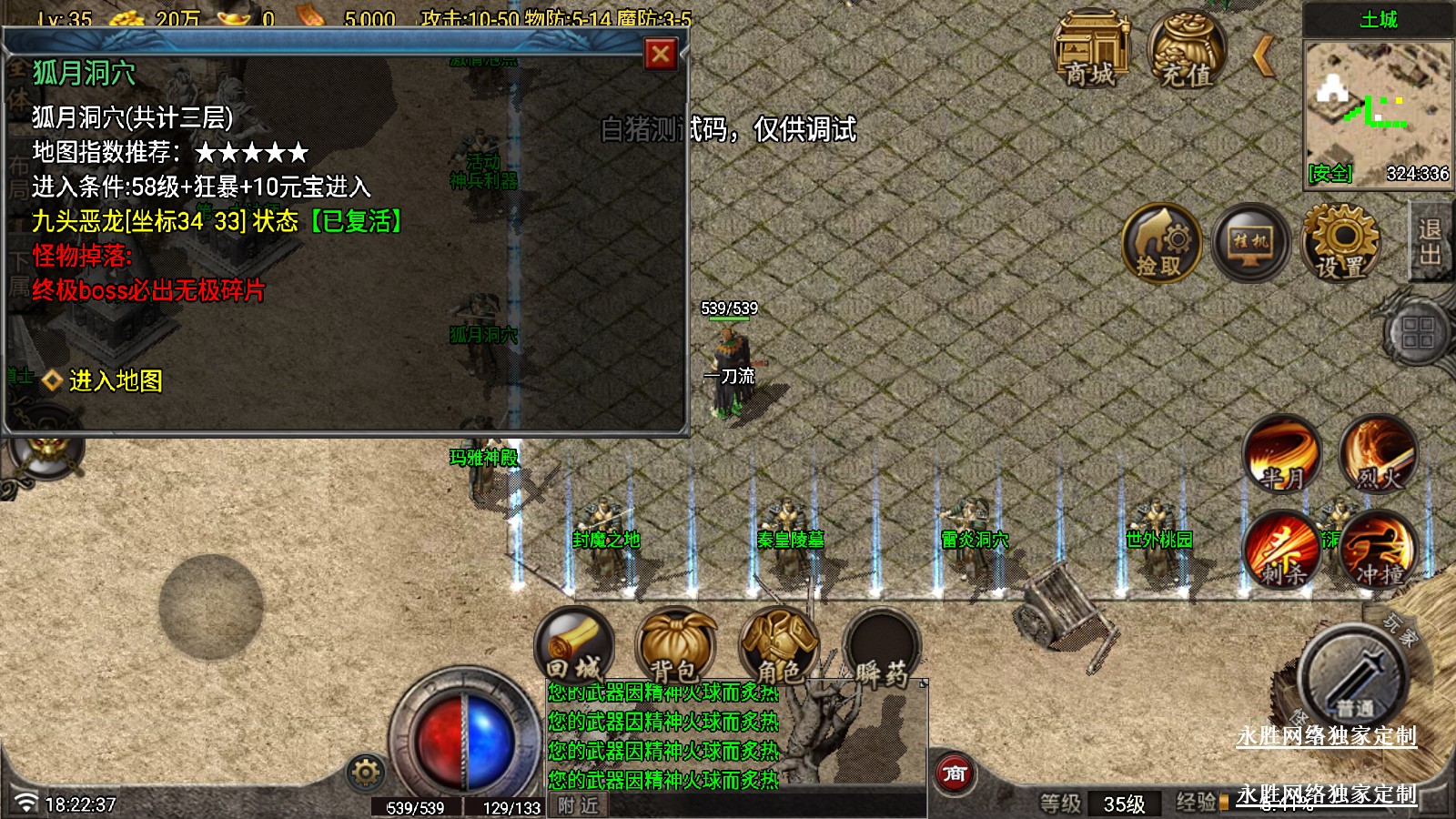
Task: Open the 角色 character sheet
Action: pyautogui.click(x=778, y=646)
